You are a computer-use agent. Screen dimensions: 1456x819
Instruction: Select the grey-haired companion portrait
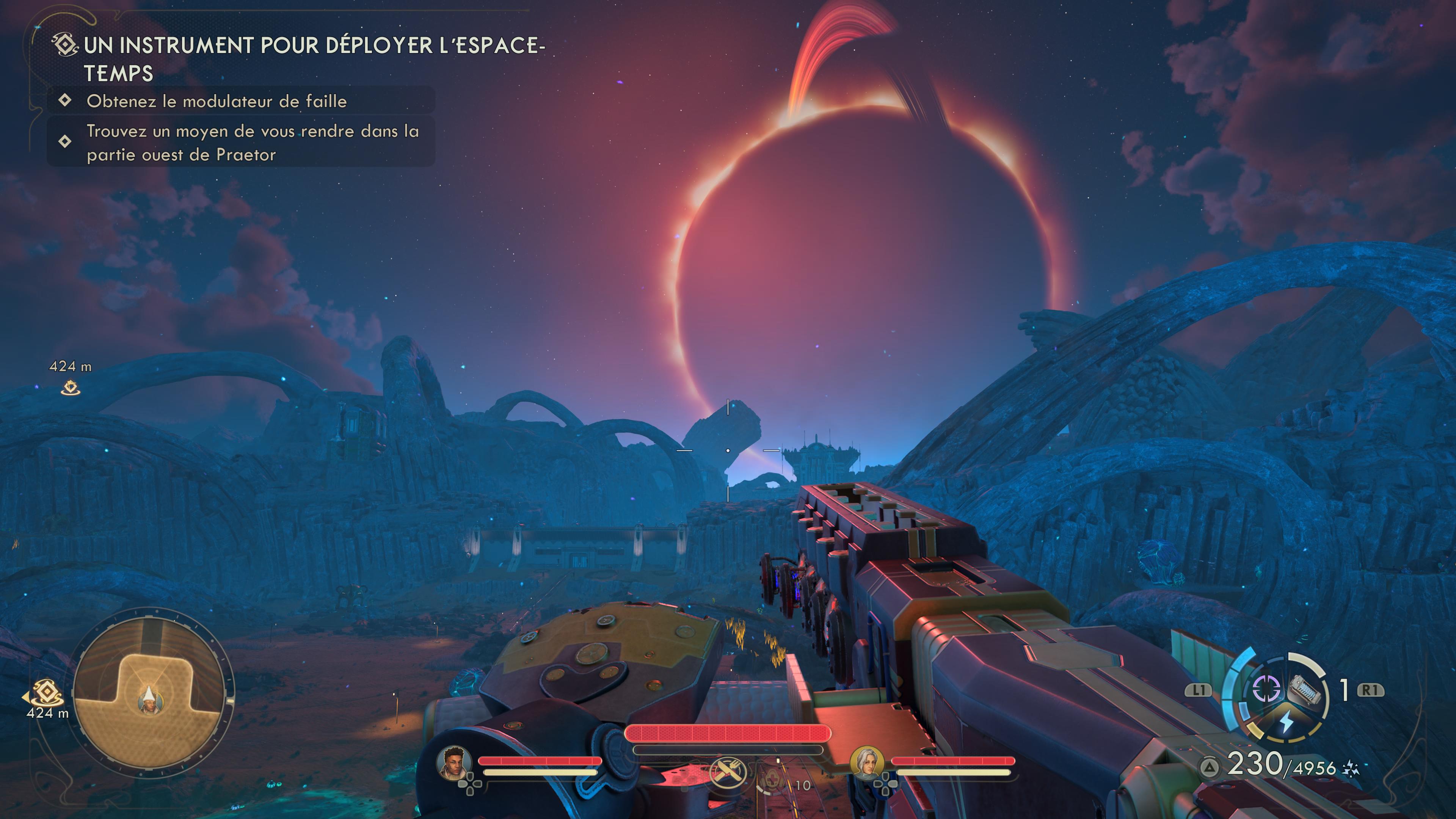pos(866,763)
